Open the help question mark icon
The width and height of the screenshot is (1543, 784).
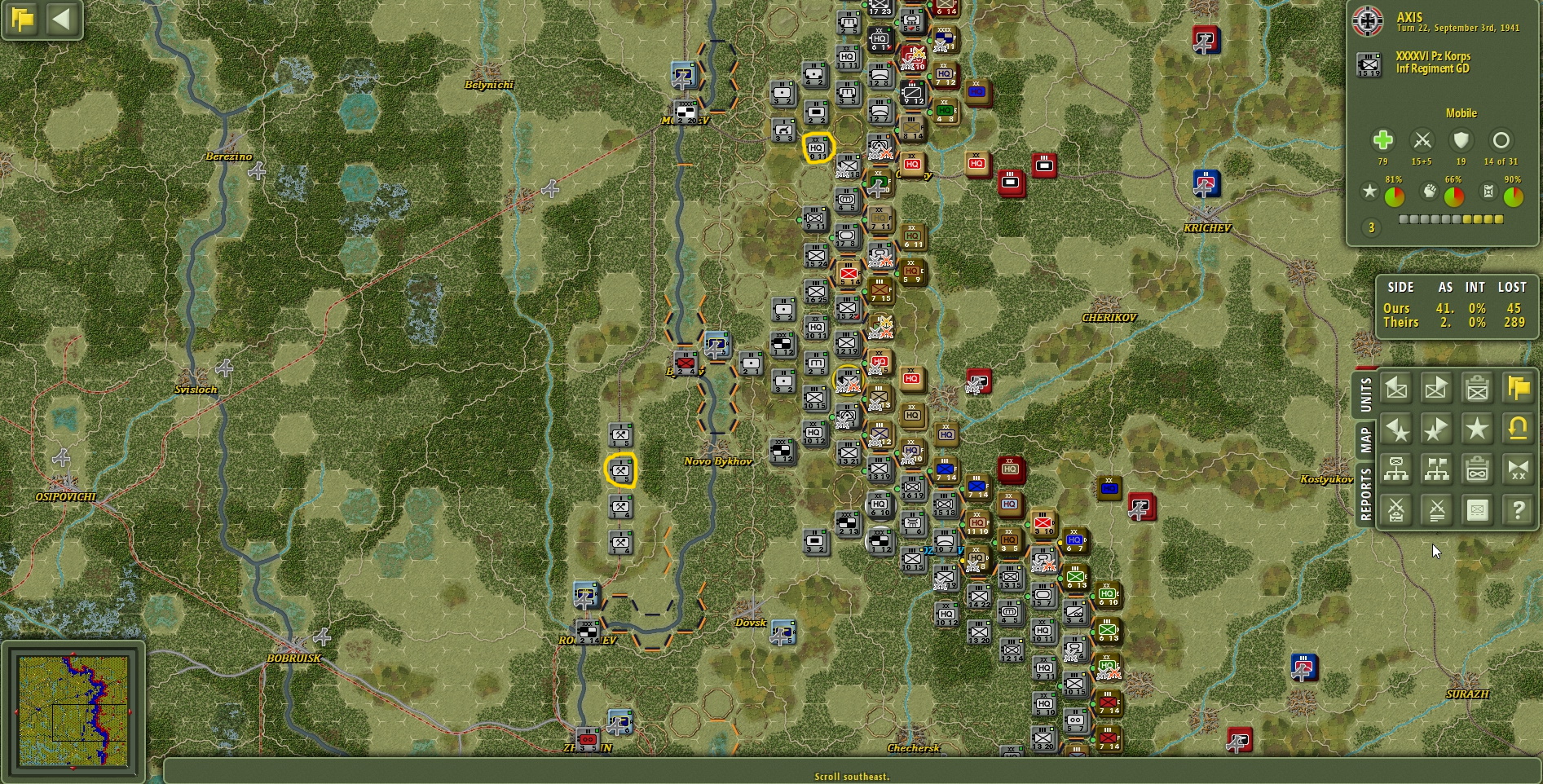1518,509
